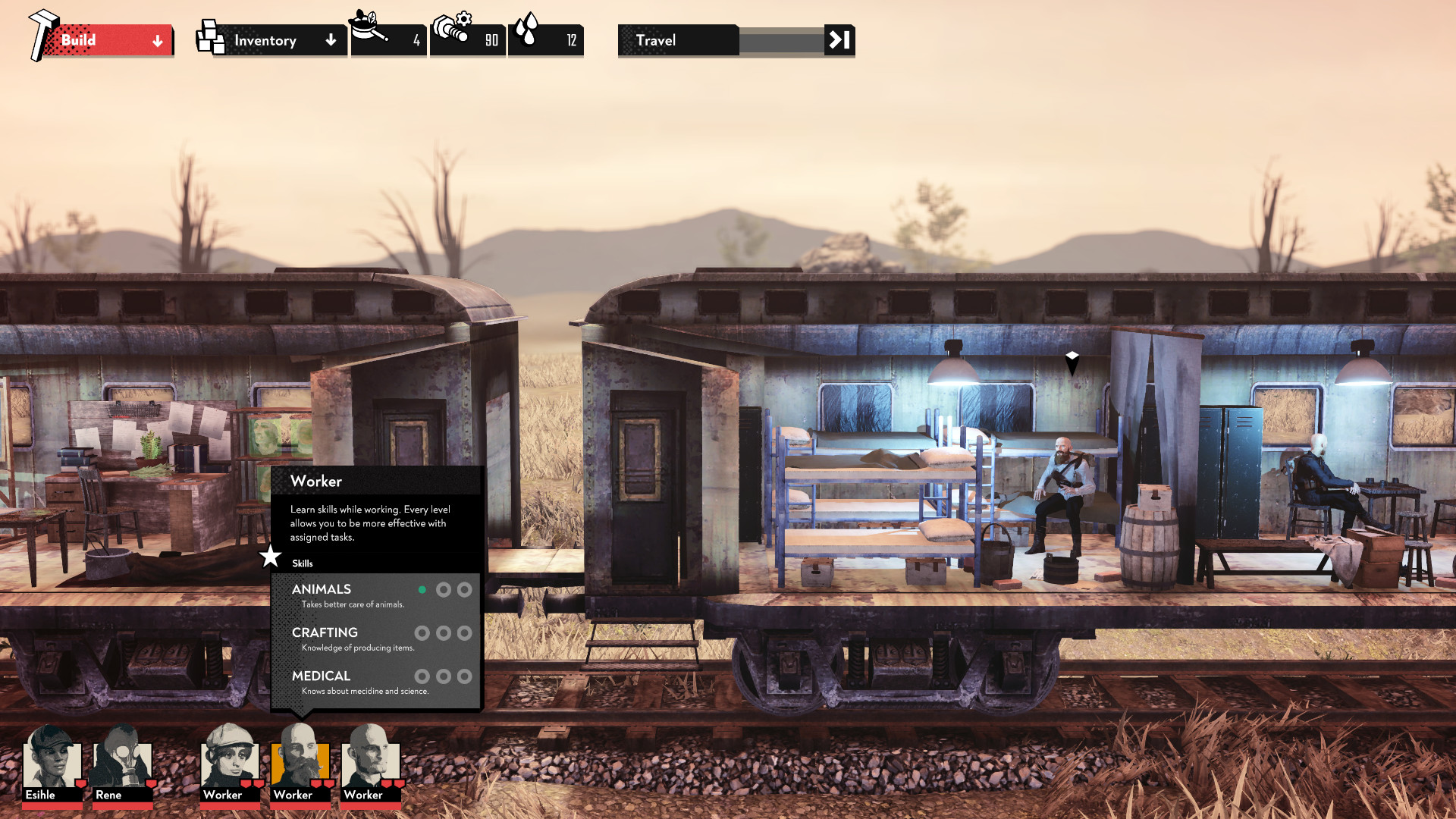Click the star icon beside Skills
The height and width of the screenshot is (819, 1456).
coord(270,557)
